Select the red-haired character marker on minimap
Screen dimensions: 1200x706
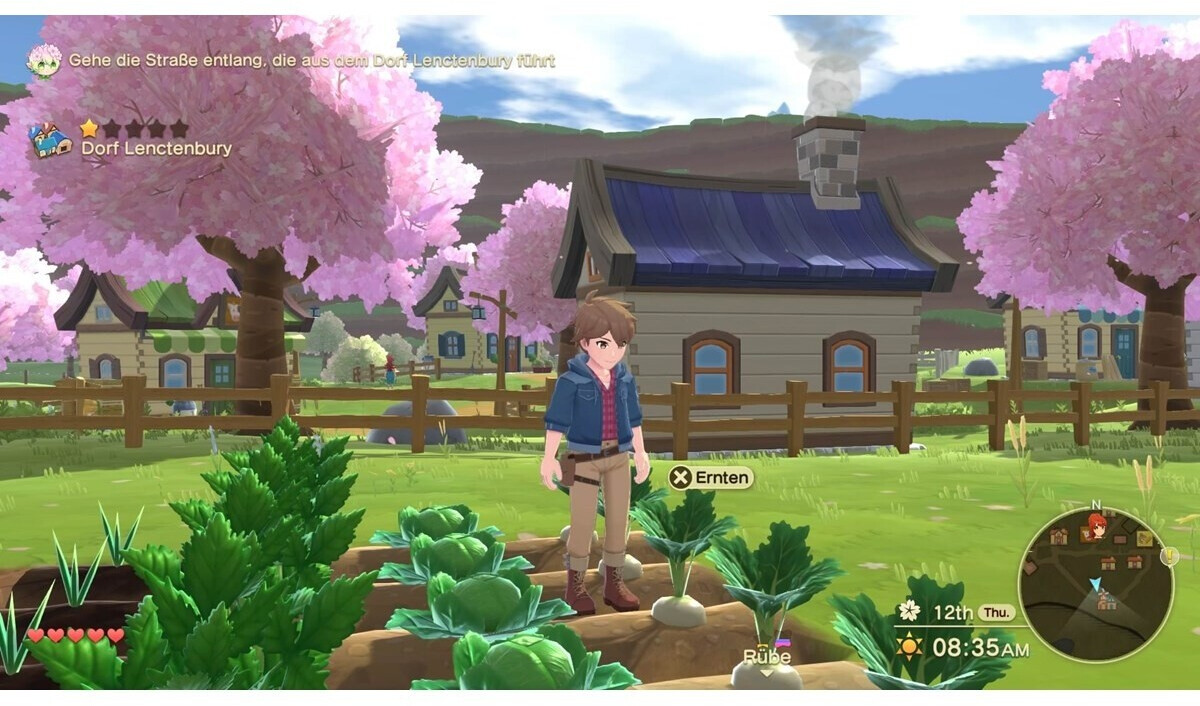point(1096,525)
